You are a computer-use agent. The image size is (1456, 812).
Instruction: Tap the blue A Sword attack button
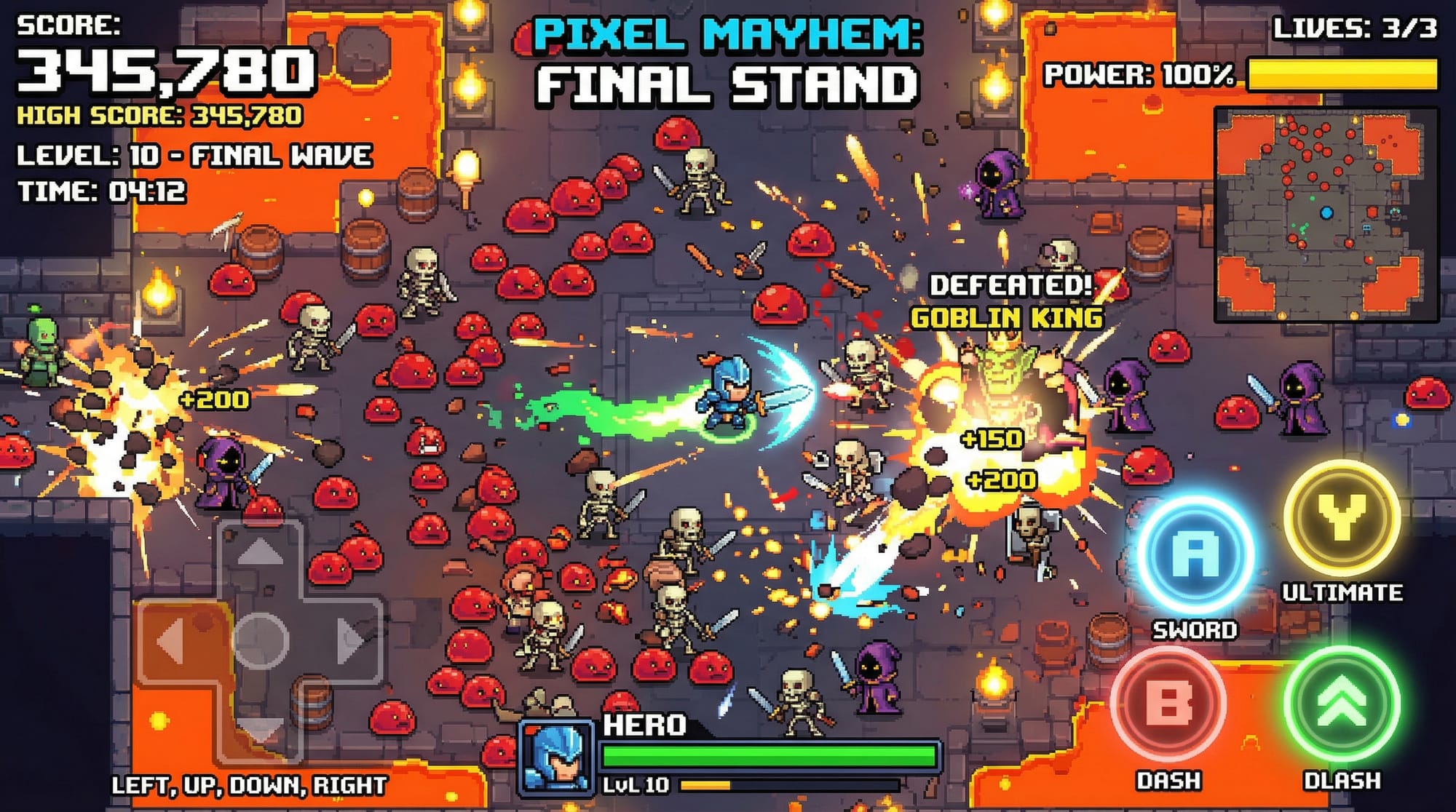coord(1195,555)
